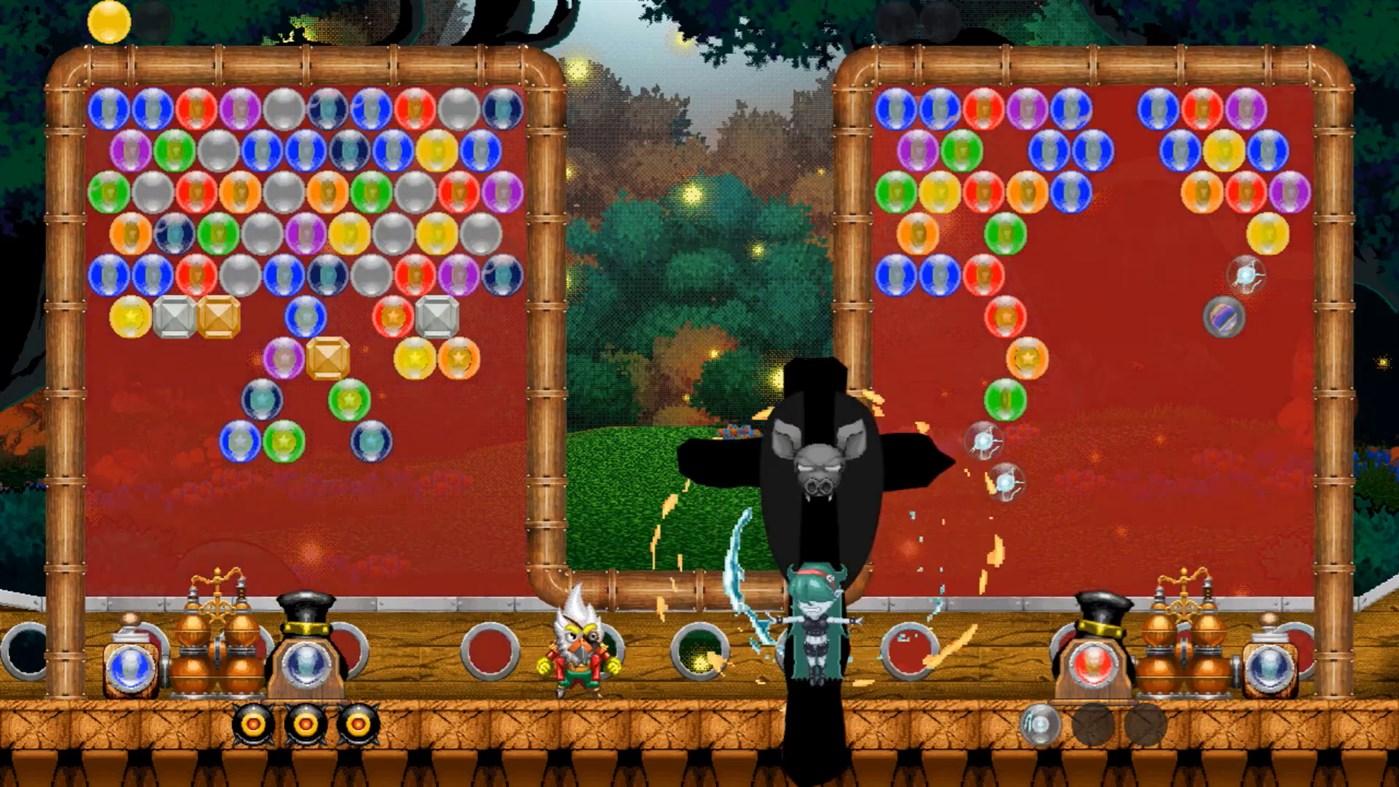Click the lowest blue bubble in left board

pyautogui.click(x=240, y=440)
